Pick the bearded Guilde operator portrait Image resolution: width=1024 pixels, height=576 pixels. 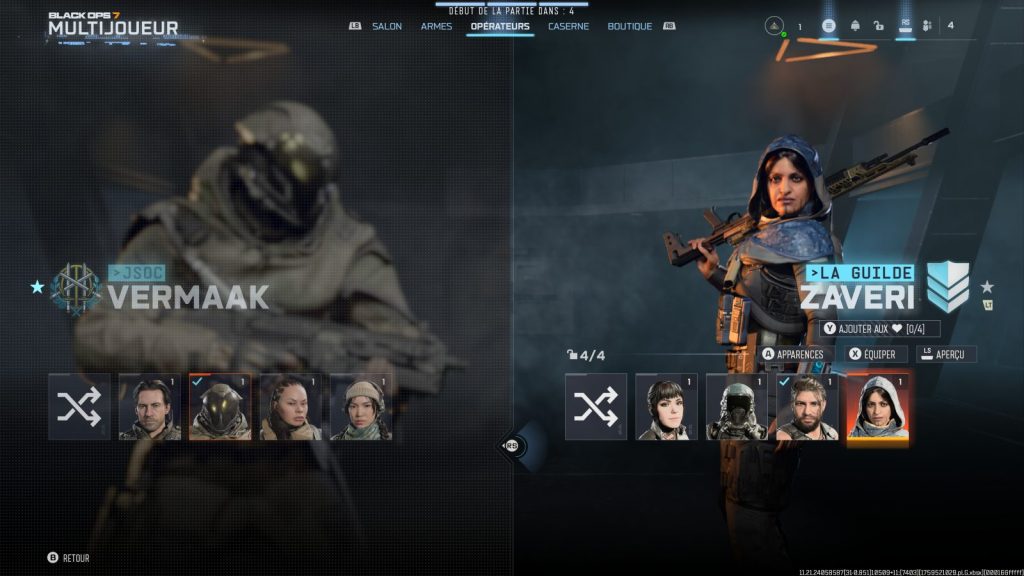click(x=807, y=407)
